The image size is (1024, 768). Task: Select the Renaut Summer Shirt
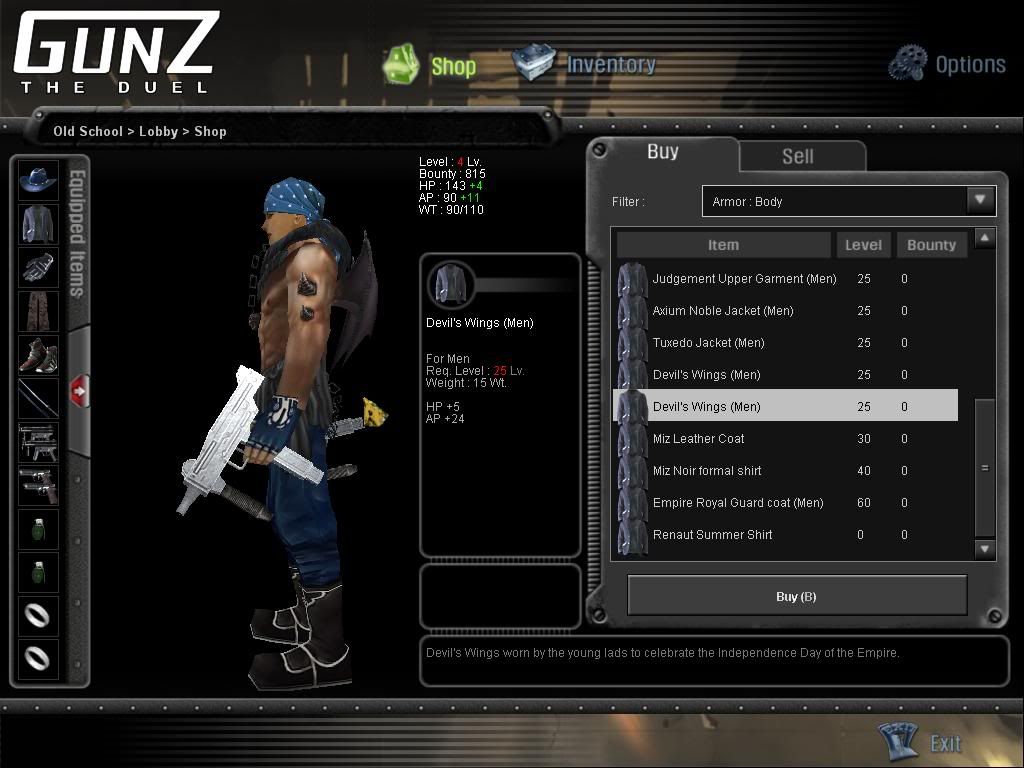tap(712, 535)
